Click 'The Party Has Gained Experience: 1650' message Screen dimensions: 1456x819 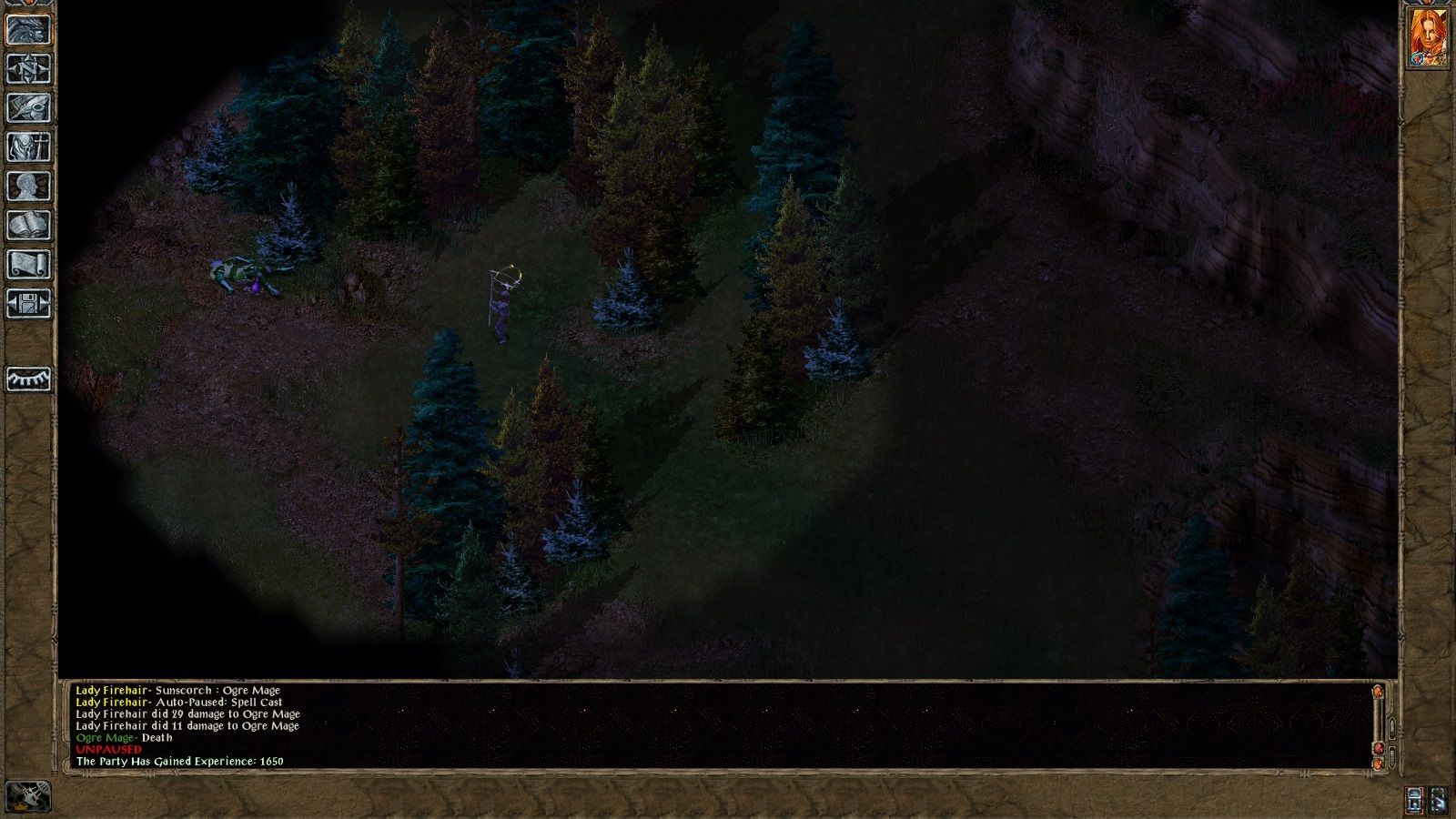pos(180,760)
